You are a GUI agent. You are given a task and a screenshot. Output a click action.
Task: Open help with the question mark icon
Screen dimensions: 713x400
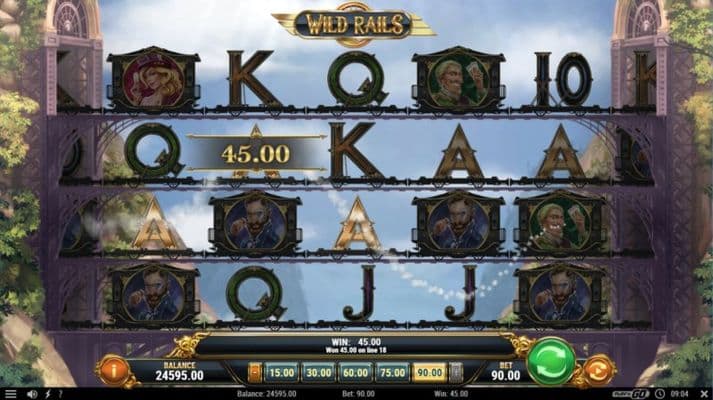tap(63, 394)
